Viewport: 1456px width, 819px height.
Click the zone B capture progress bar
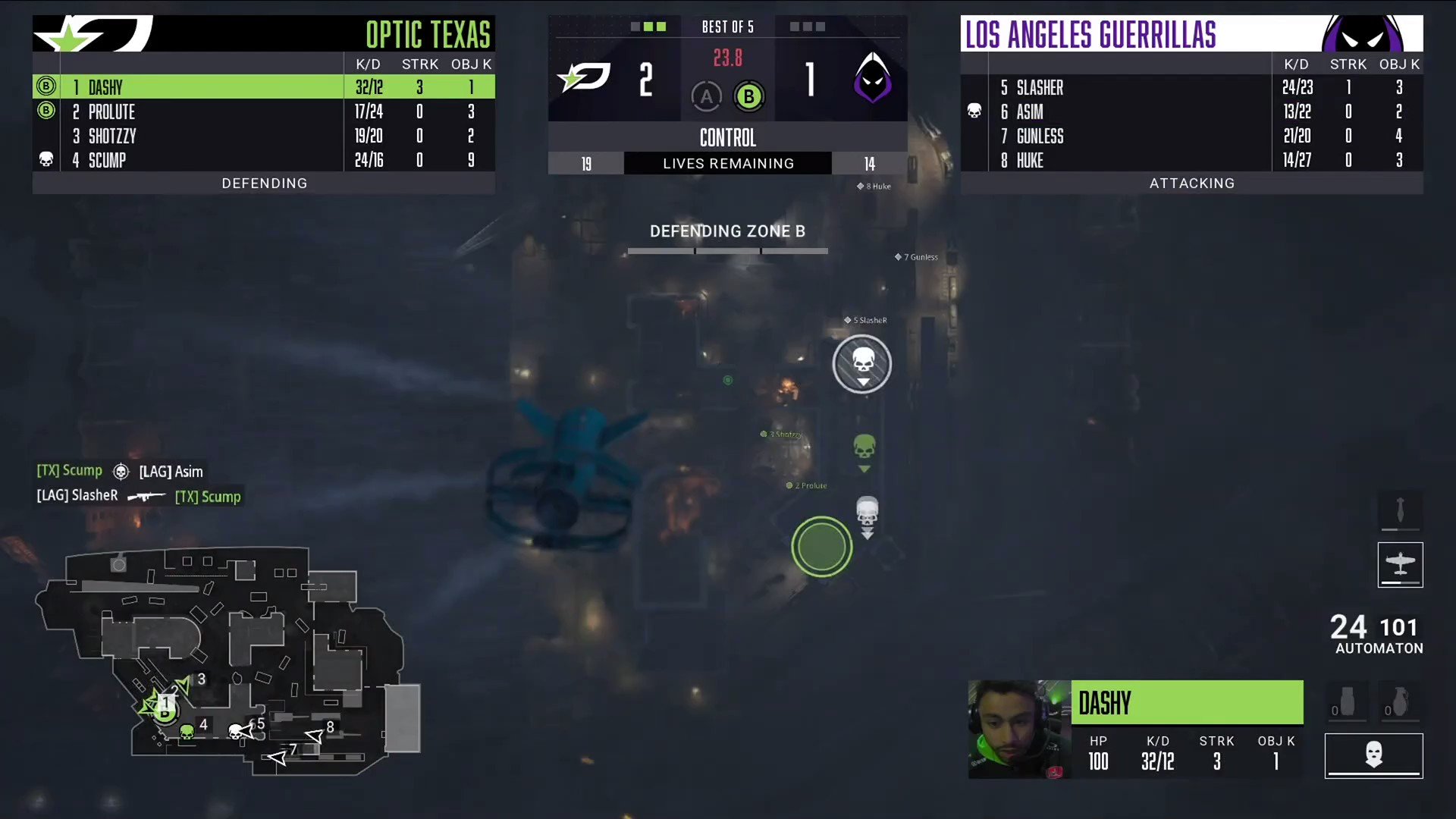point(727,250)
